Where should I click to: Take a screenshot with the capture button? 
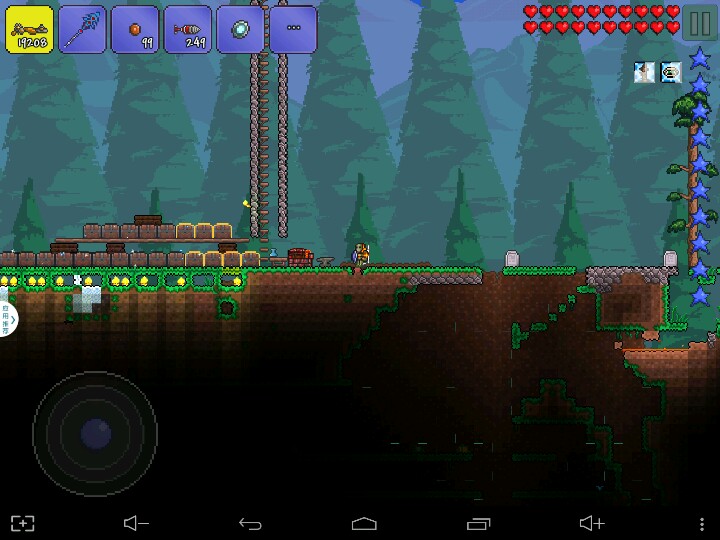(22, 523)
